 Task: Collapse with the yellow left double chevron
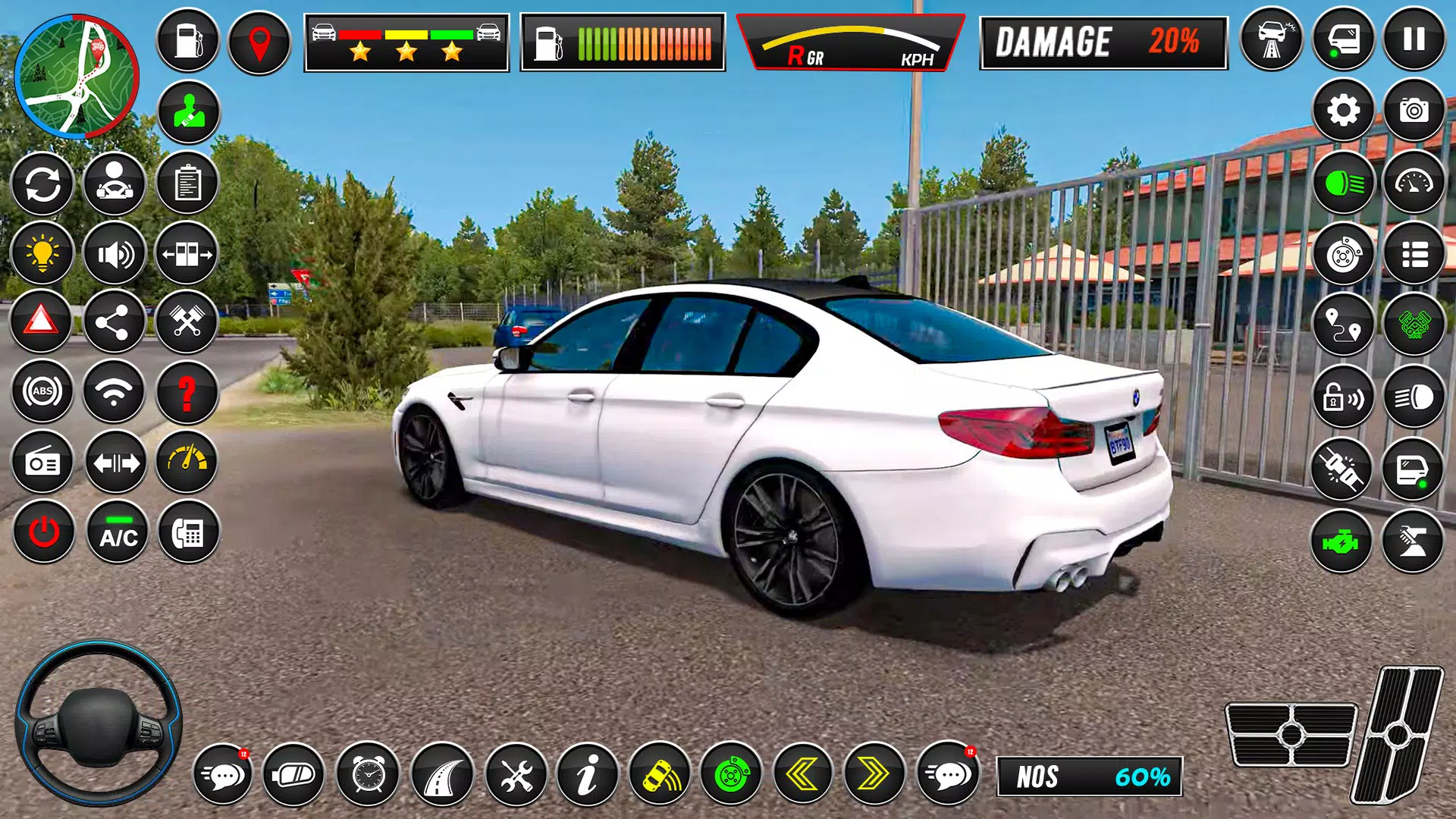[x=802, y=775]
